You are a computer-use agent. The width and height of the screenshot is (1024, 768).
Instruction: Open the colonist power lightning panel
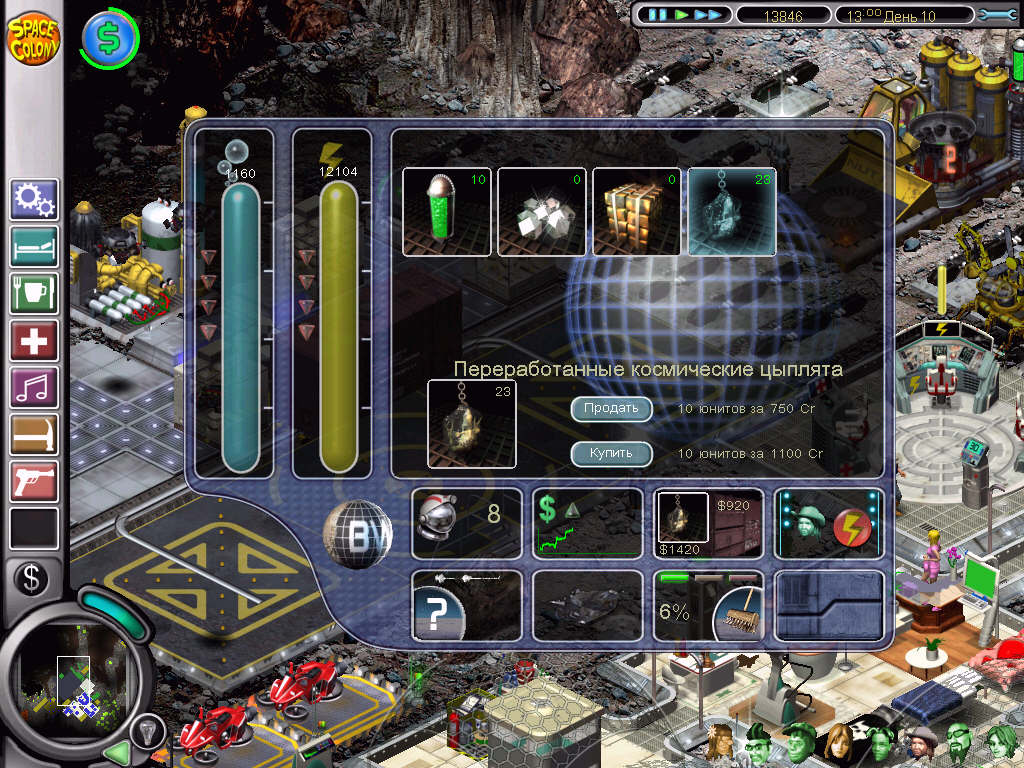[x=829, y=522]
